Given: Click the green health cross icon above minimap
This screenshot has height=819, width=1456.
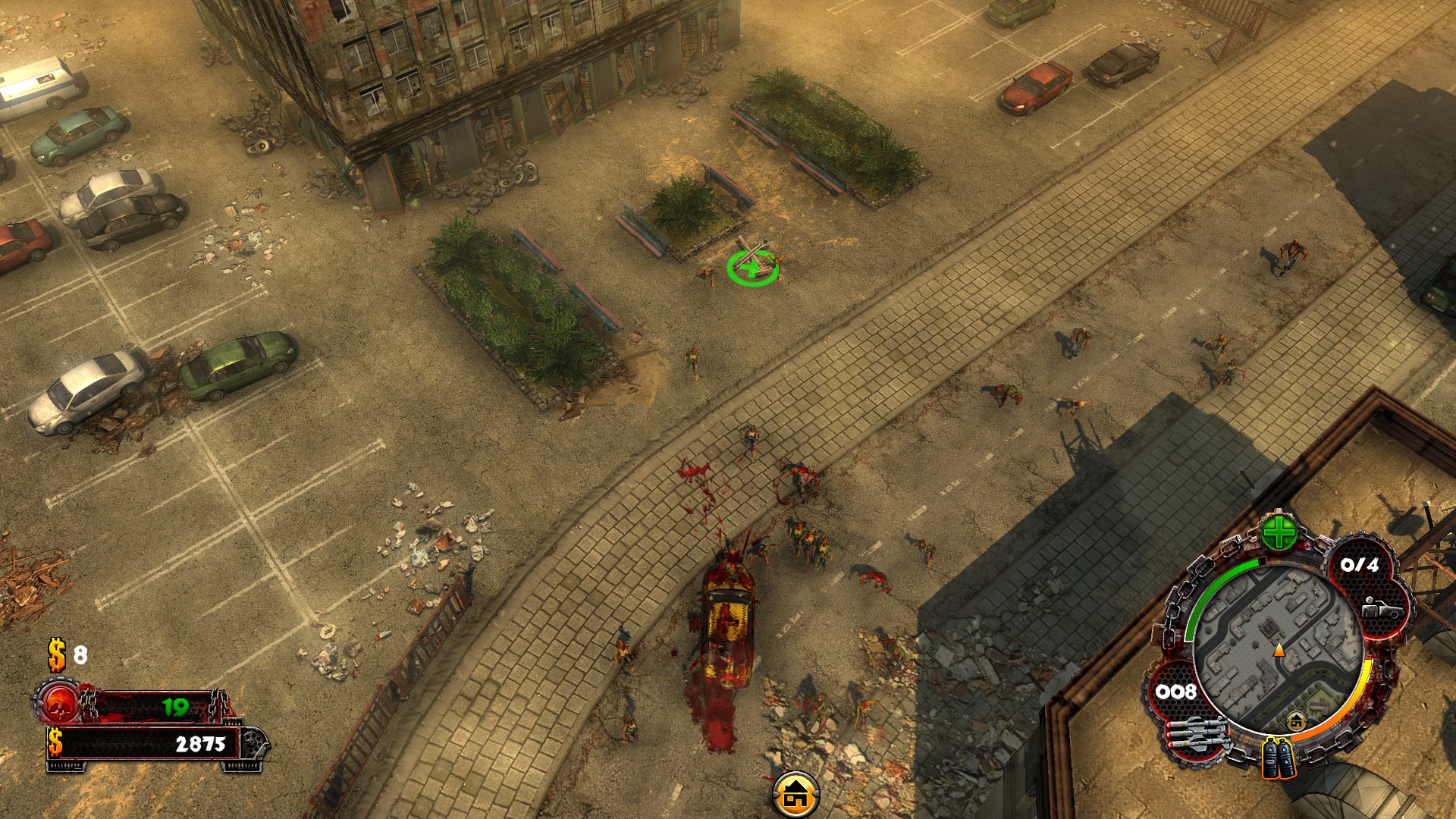Looking at the screenshot, I should pos(1279,534).
